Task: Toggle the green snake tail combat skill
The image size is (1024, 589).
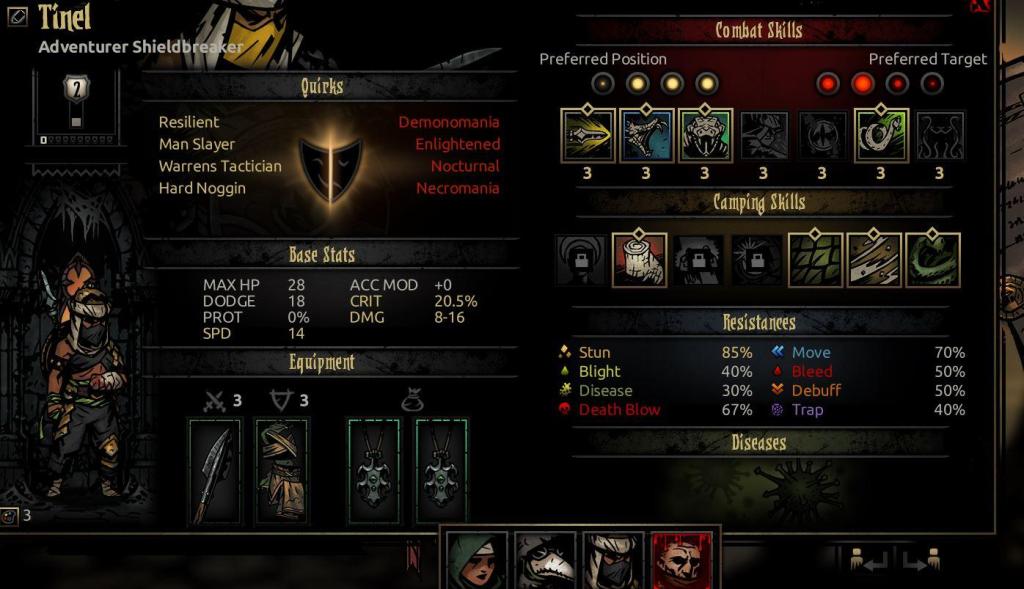Action: [x=881, y=135]
